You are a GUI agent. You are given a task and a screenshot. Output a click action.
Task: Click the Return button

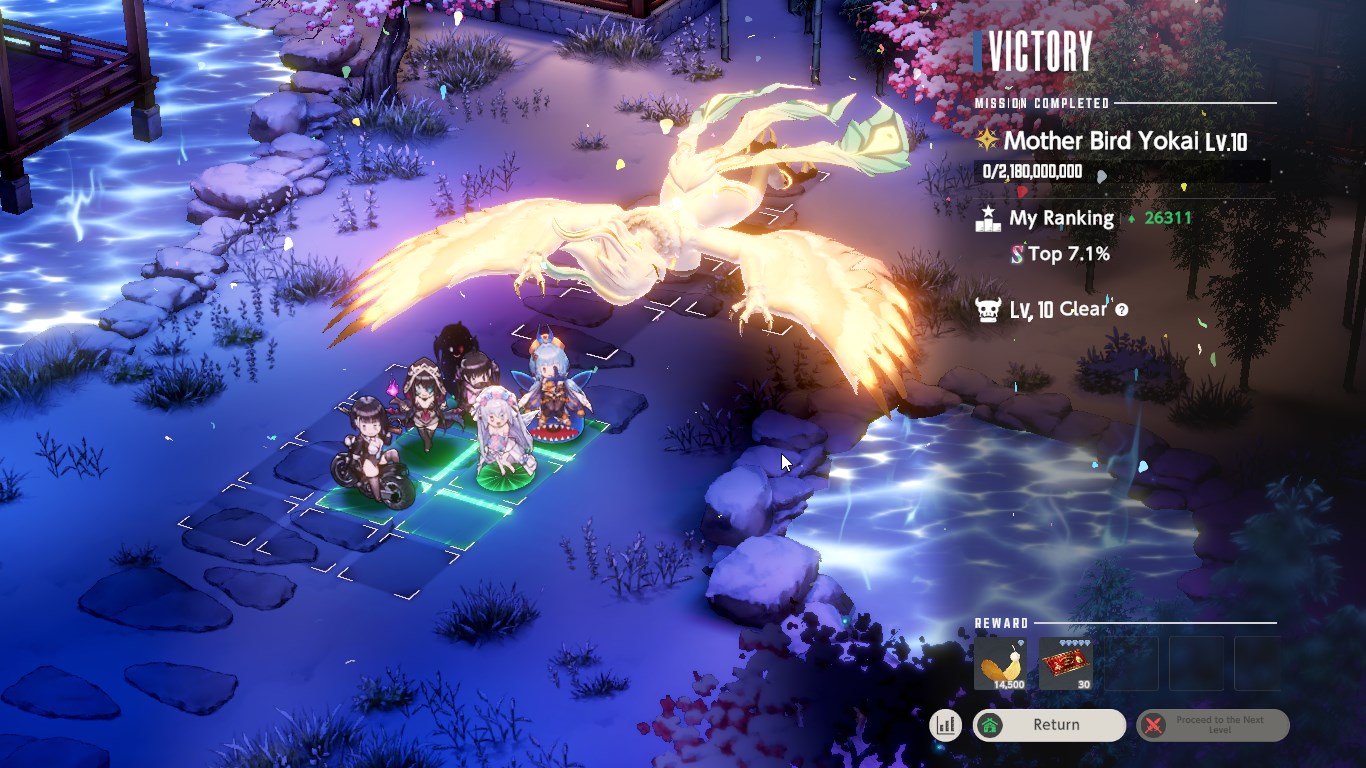1049,725
